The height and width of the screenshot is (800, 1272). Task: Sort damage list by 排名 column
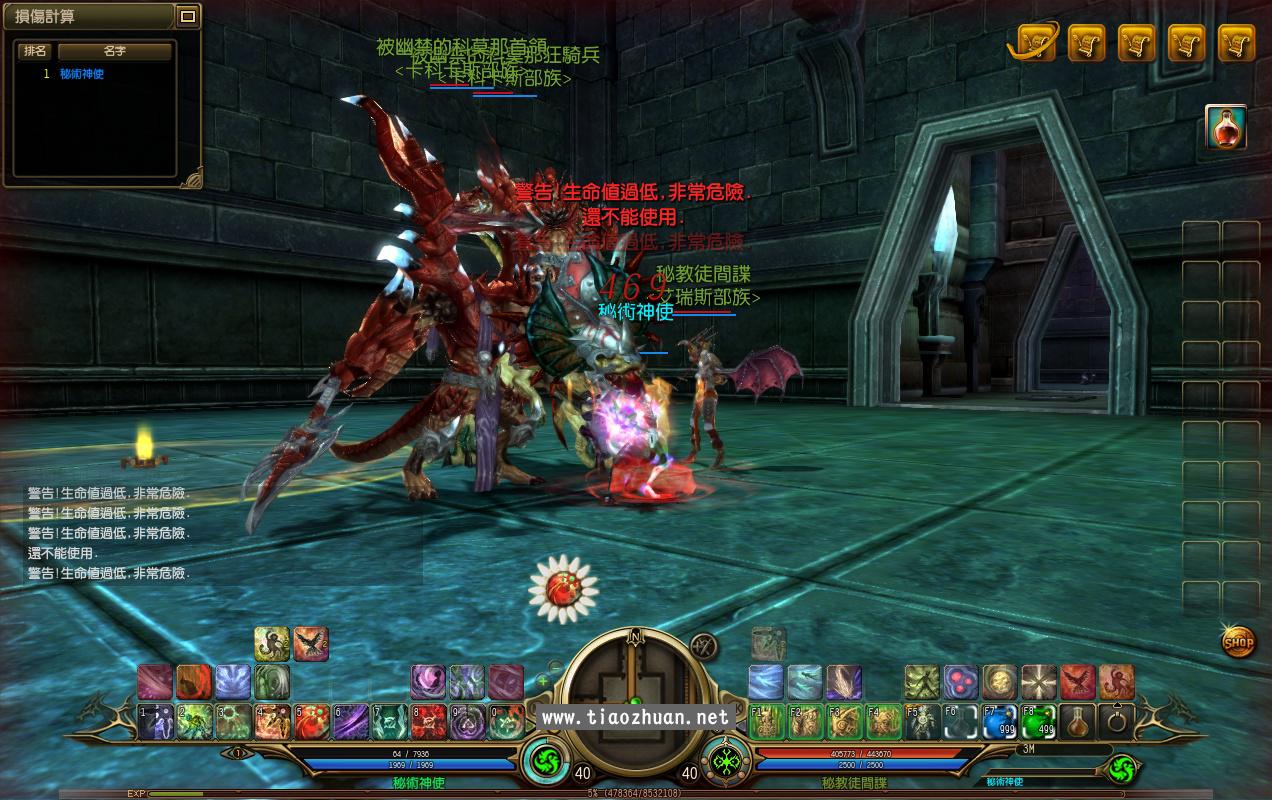pyautogui.click(x=36, y=51)
